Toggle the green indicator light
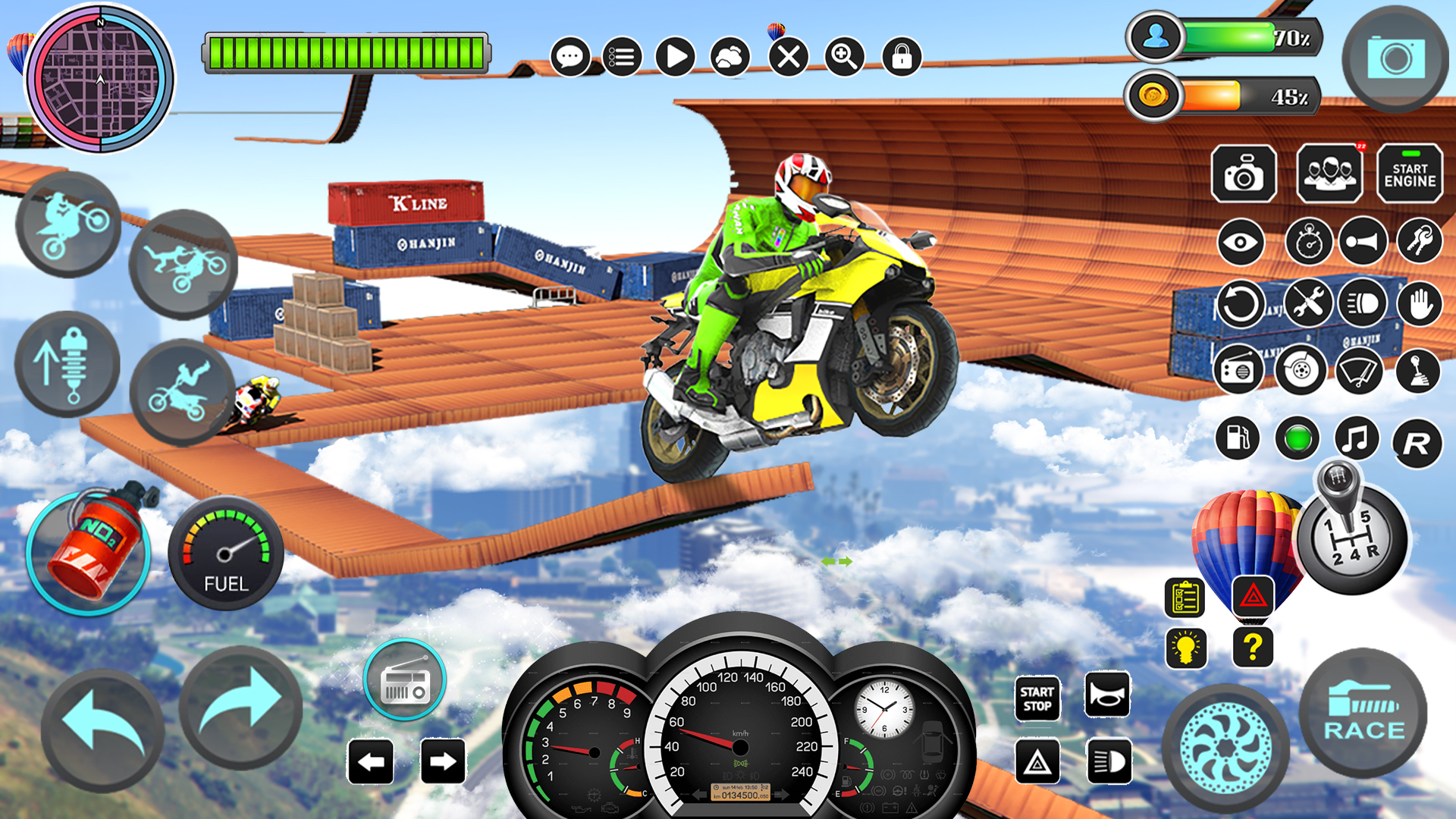This screenshot has width=1456, height=819. click(1298, 438)
